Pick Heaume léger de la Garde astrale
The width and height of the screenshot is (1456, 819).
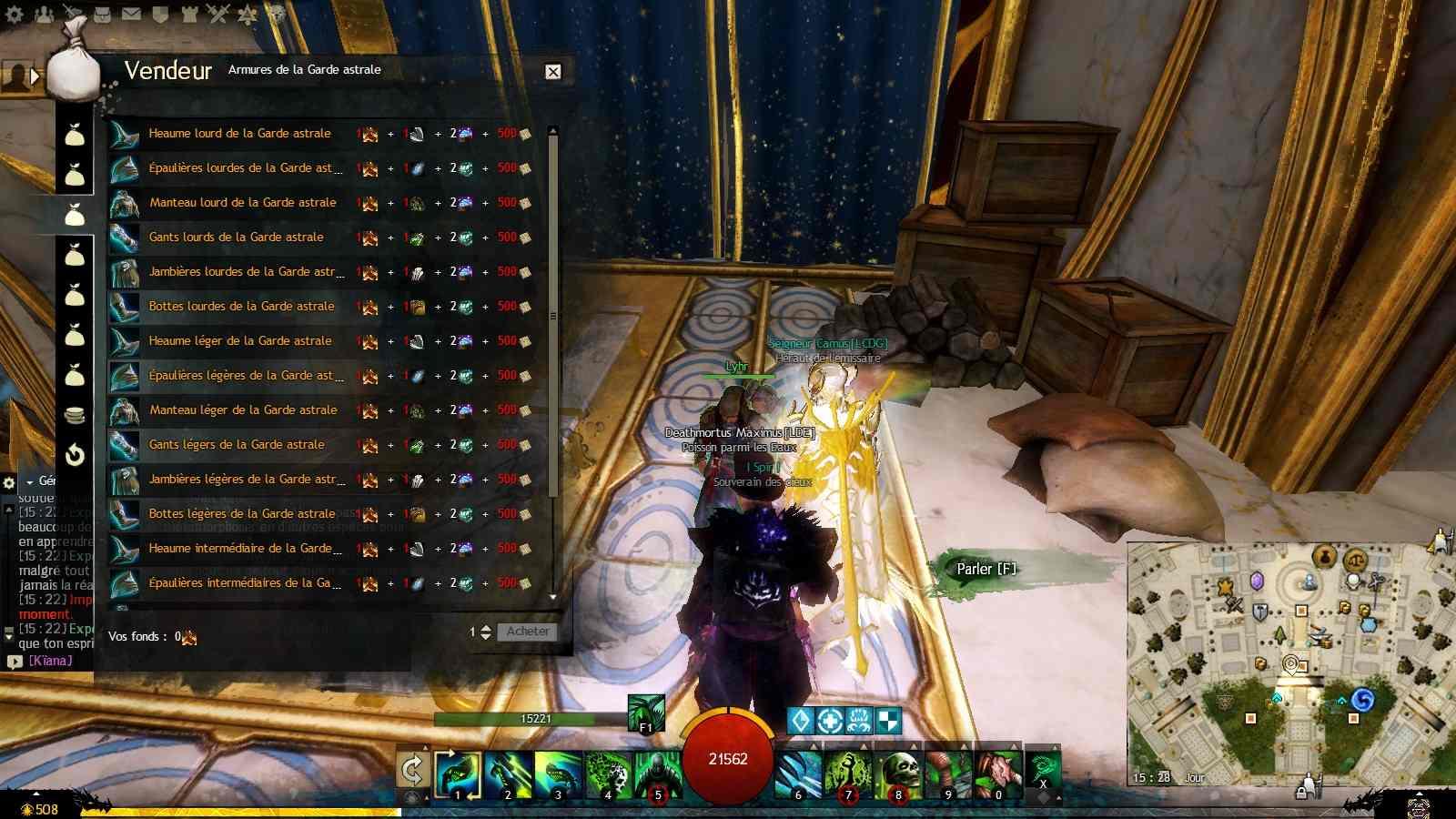(x=239, y=341)
